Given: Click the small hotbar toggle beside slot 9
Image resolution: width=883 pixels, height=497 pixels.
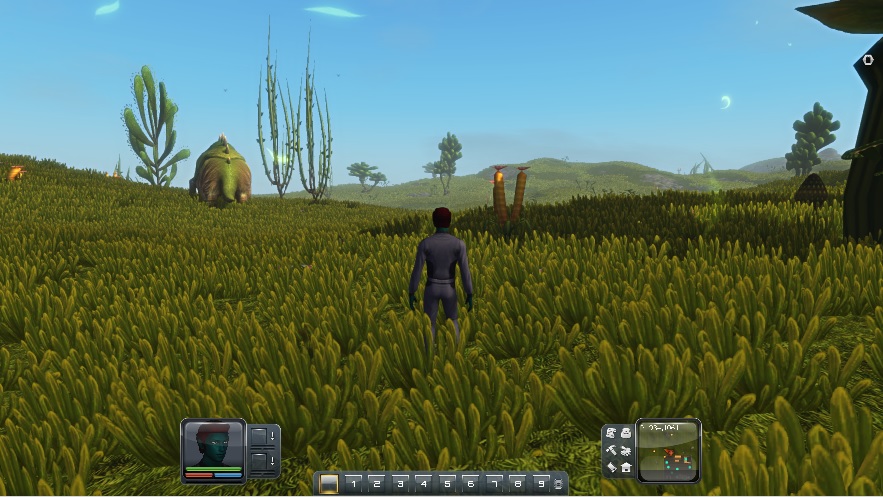Looking at the screenshot, I should pyautogui.click(x=558, y=485).
